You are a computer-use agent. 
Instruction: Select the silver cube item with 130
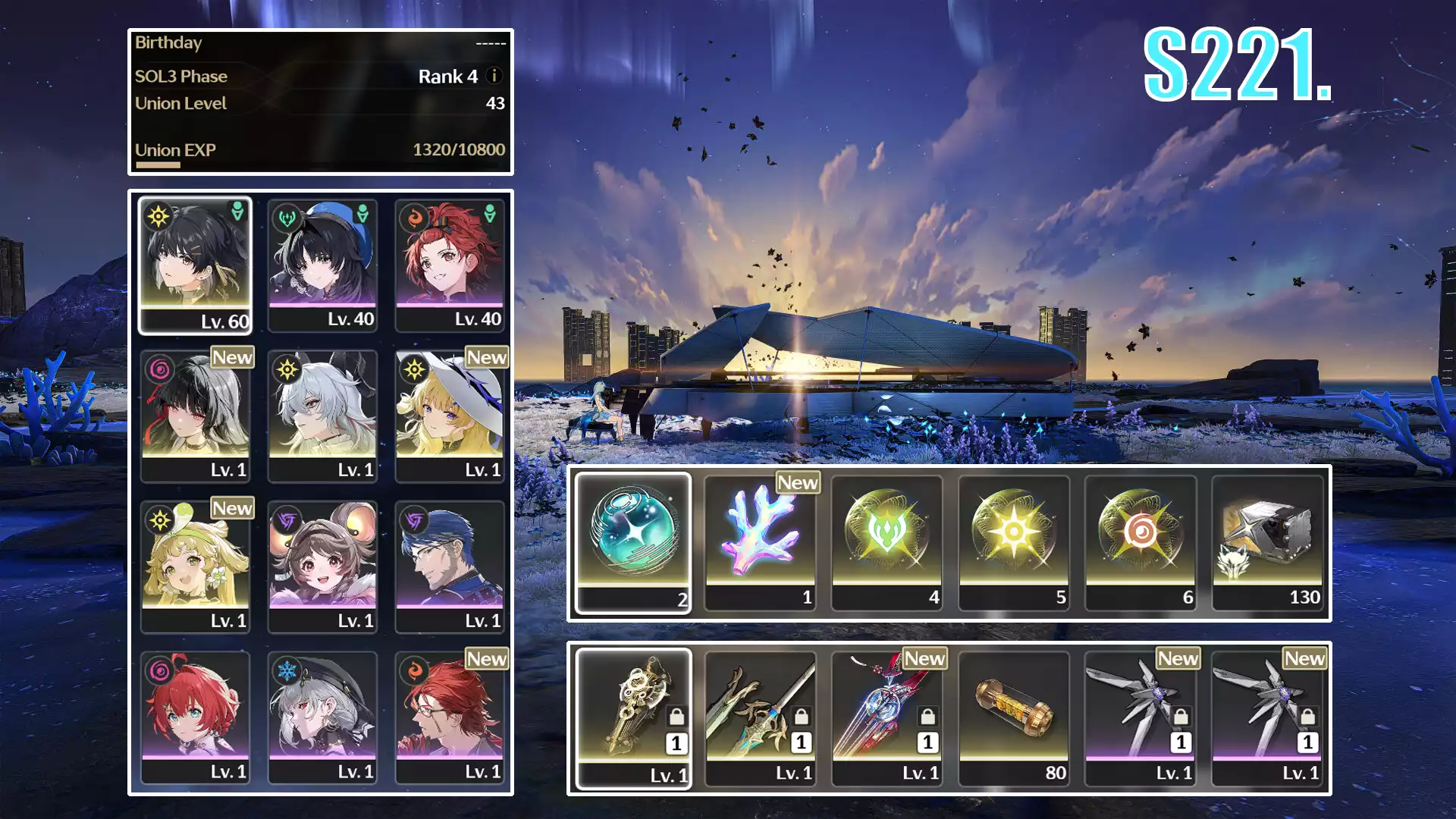click(1268, 541)
